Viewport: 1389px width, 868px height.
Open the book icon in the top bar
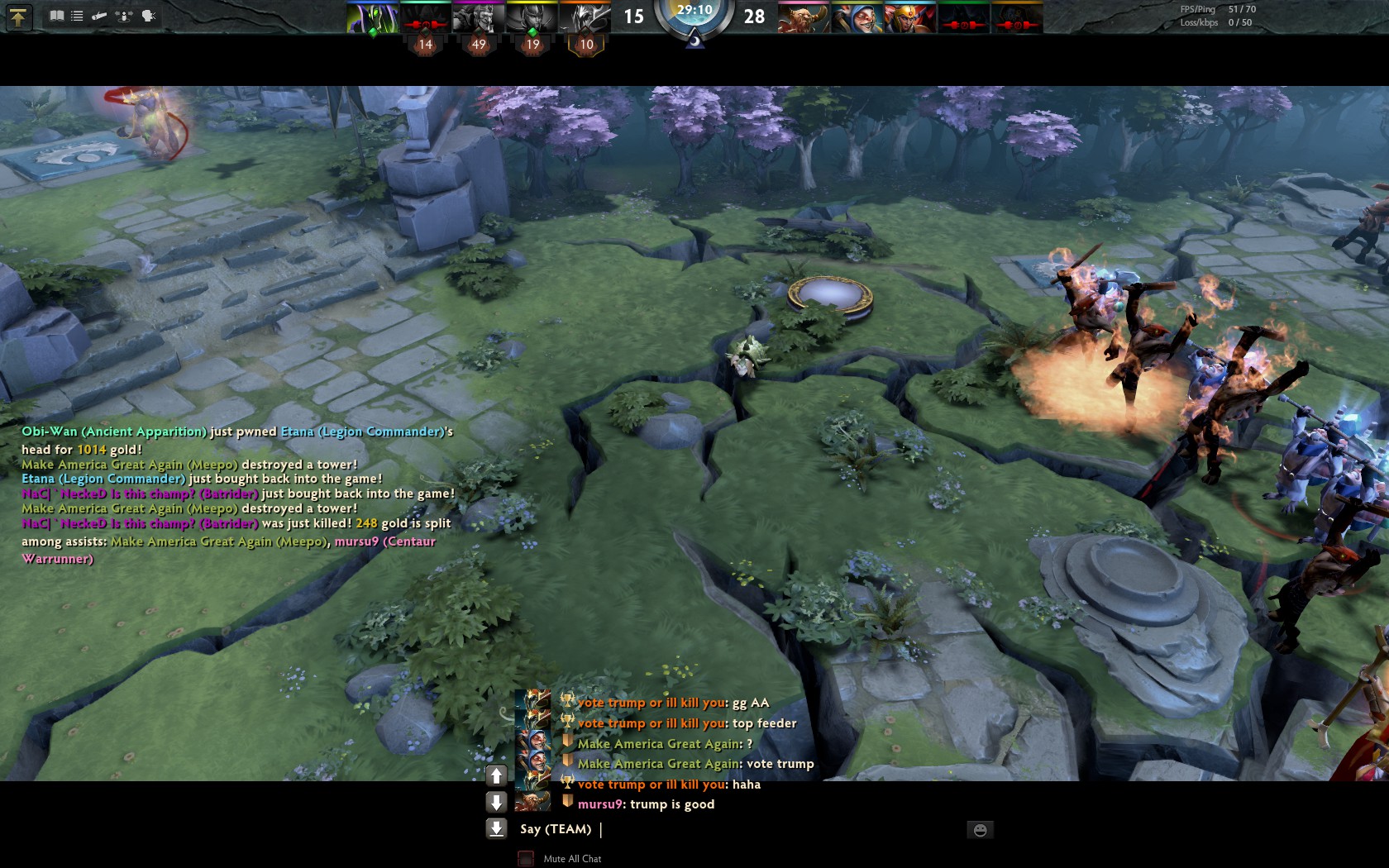56,16
